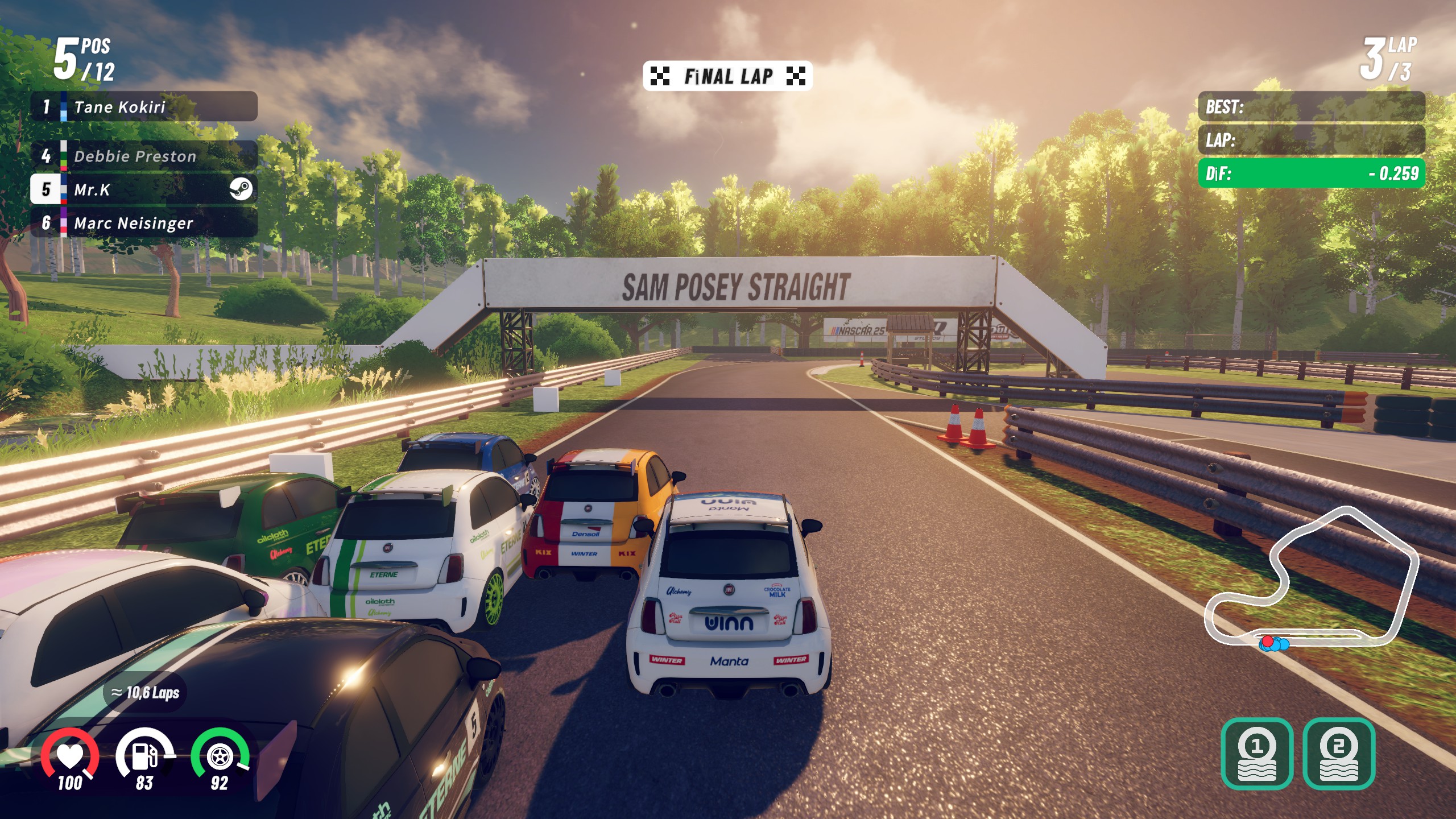Viewport: 1456px width, 819px height.
Task: Select Tane Kokiri in the standings list
Action: pyautogui.click(x=143, y=107)
